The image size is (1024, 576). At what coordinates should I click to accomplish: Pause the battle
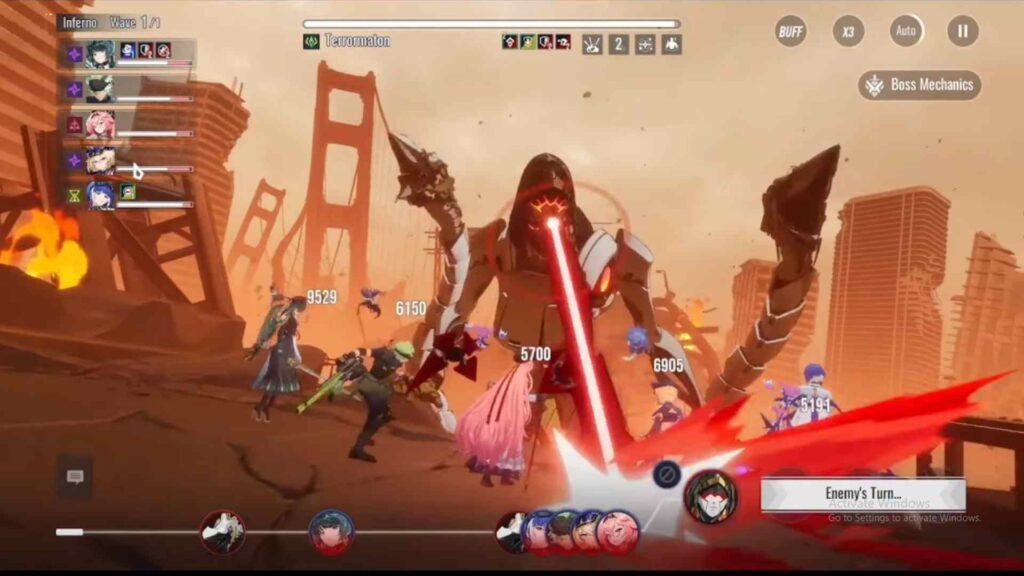pyautogui.click(x=963, y=31)
